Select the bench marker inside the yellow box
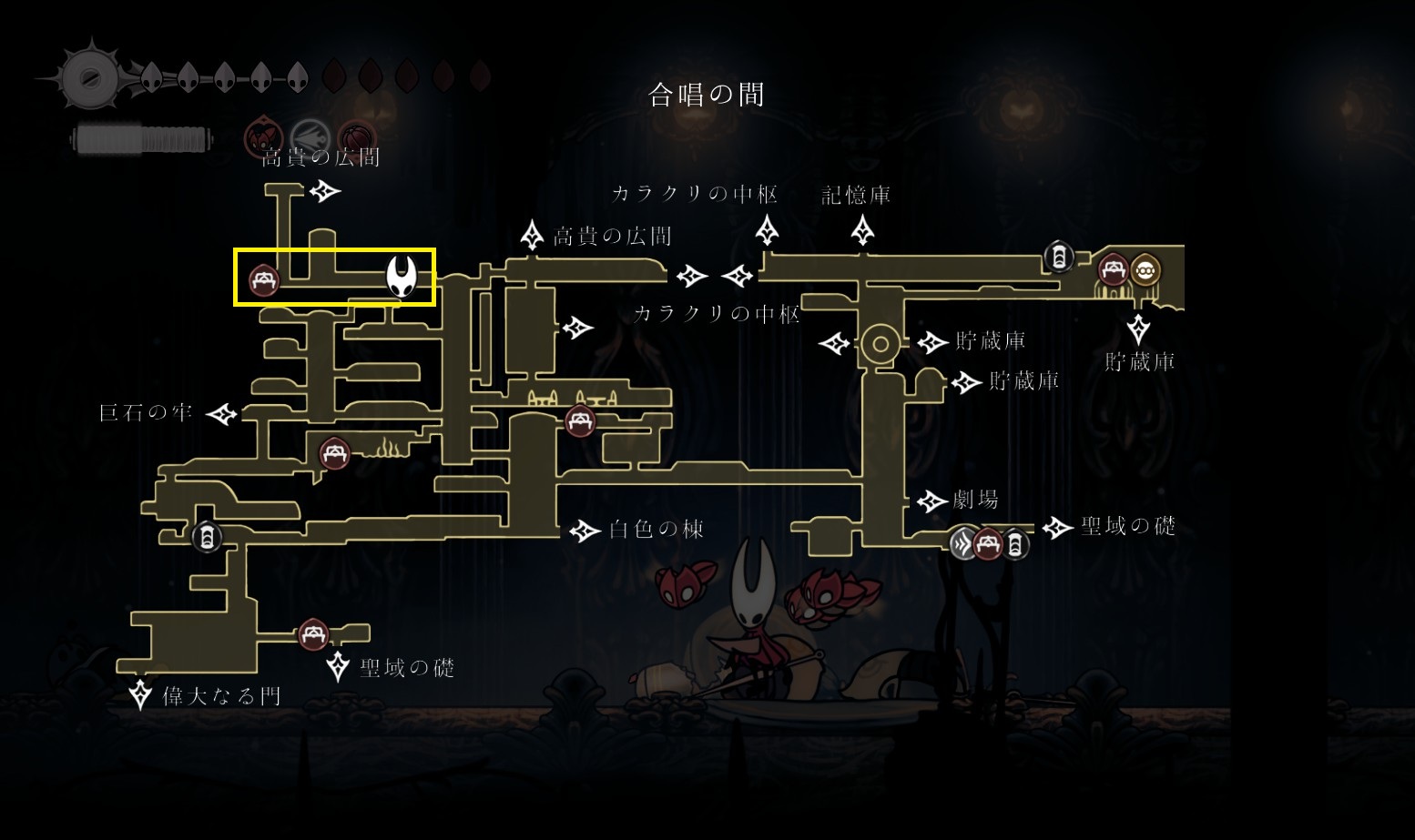 [x=264, y=279]
